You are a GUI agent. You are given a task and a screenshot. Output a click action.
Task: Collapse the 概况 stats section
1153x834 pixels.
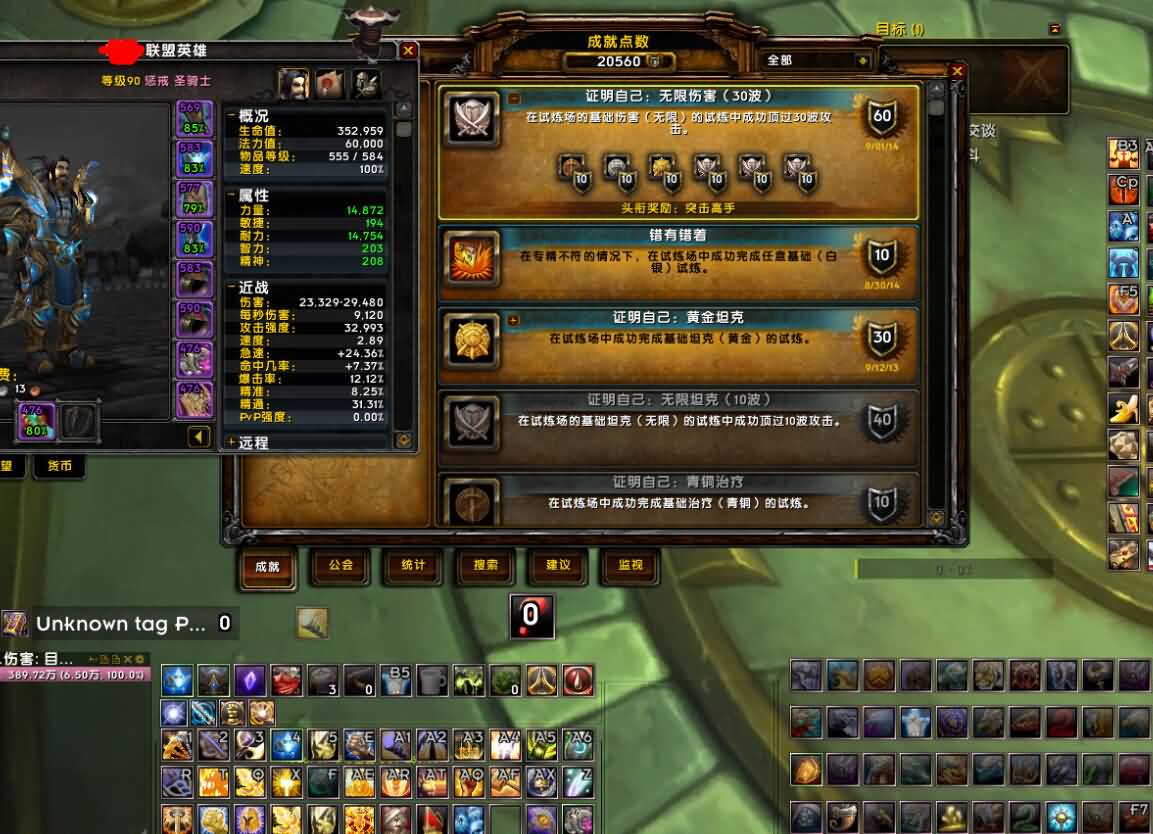[x=232, y=116]
